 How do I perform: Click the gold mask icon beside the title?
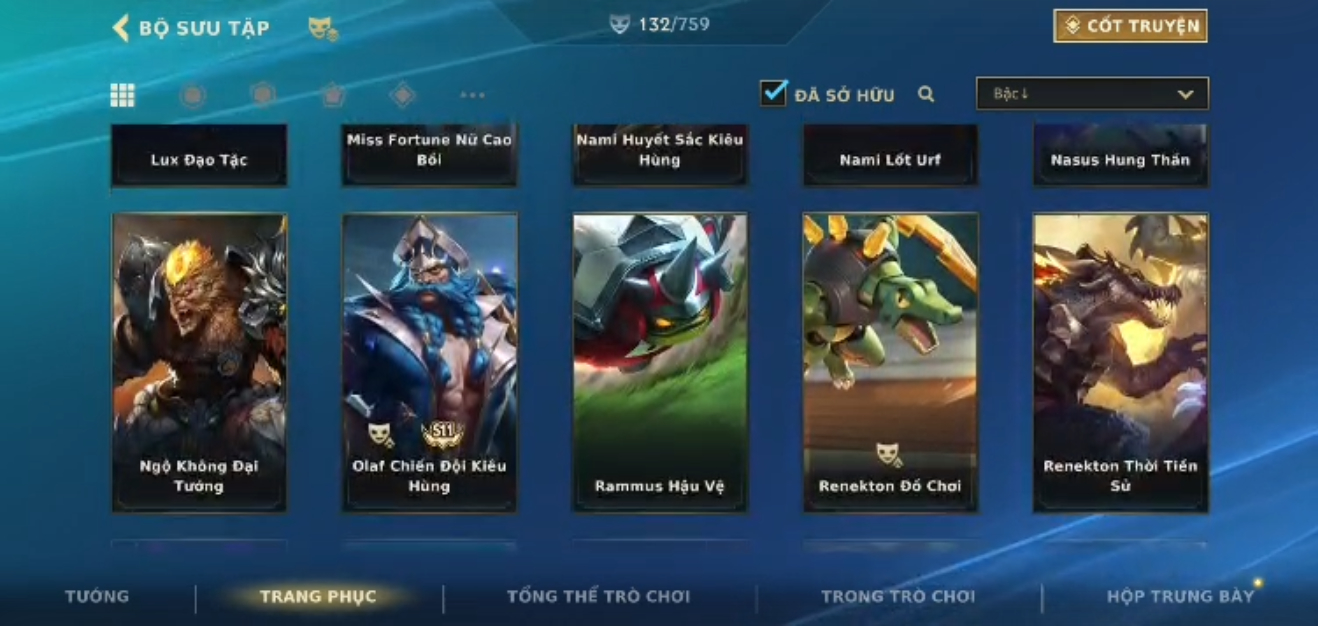coord(322,29)
